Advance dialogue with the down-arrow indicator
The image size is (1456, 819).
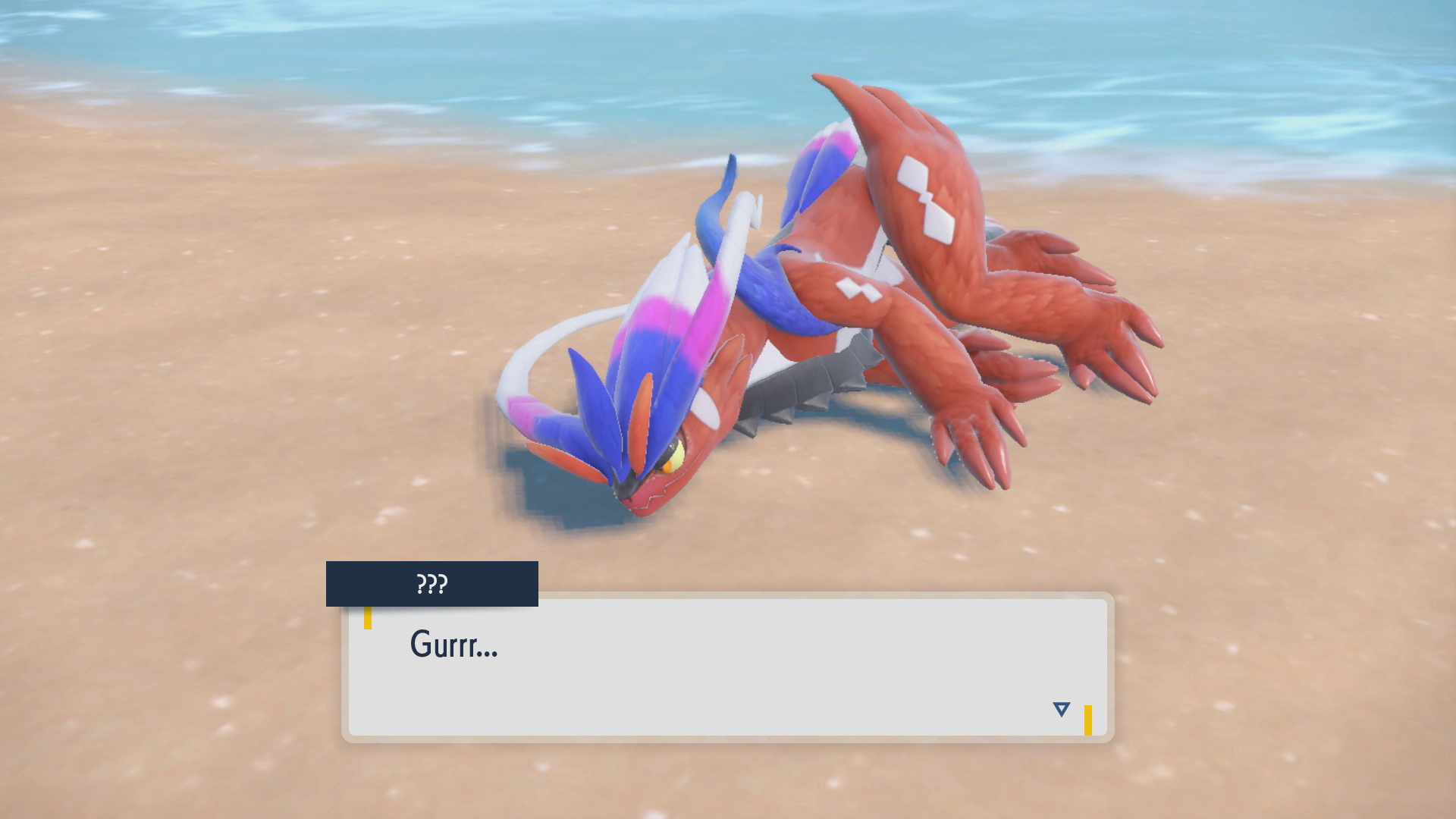[x=1061, y=709]
